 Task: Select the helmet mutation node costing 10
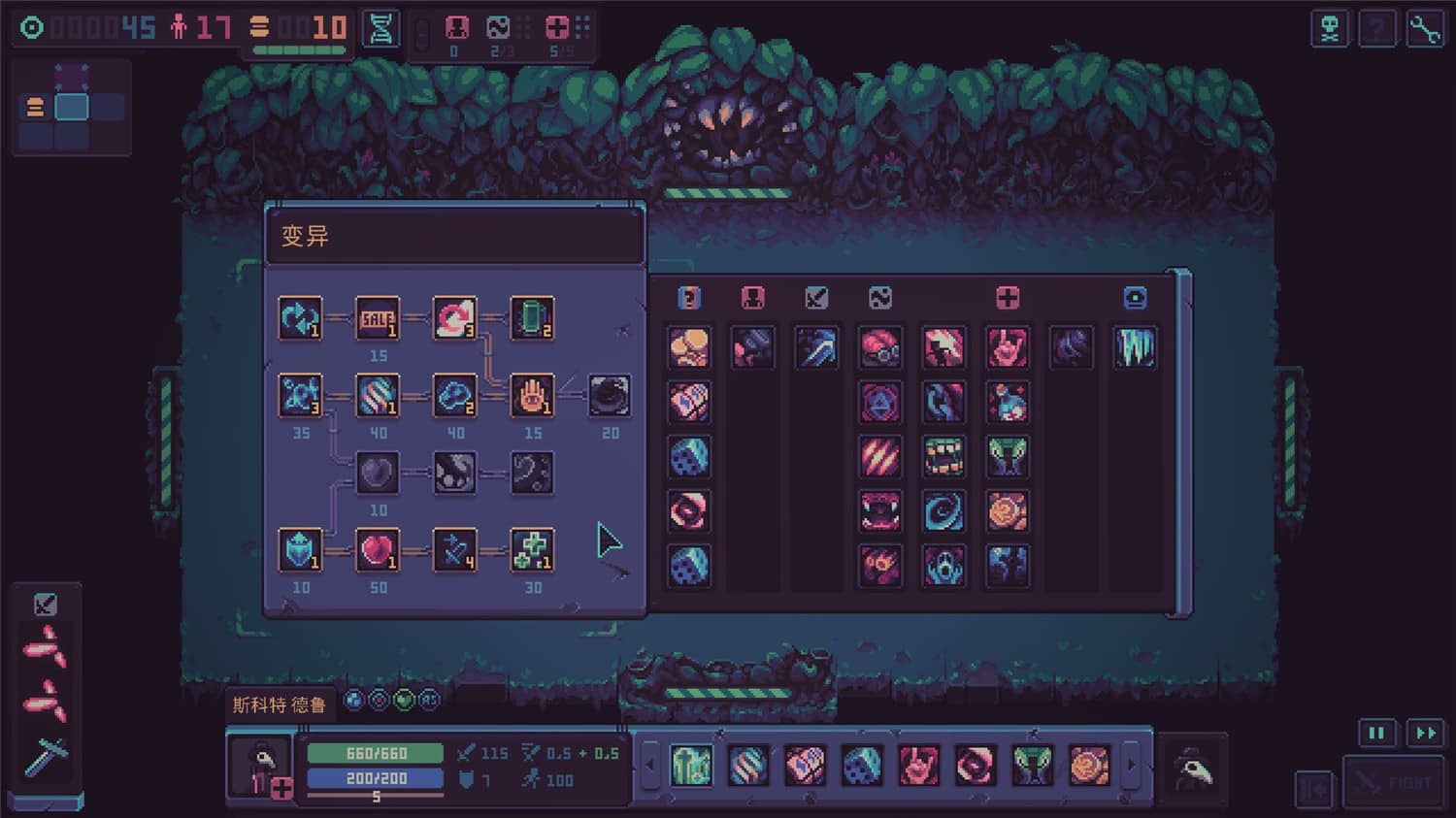coord(301,550)
